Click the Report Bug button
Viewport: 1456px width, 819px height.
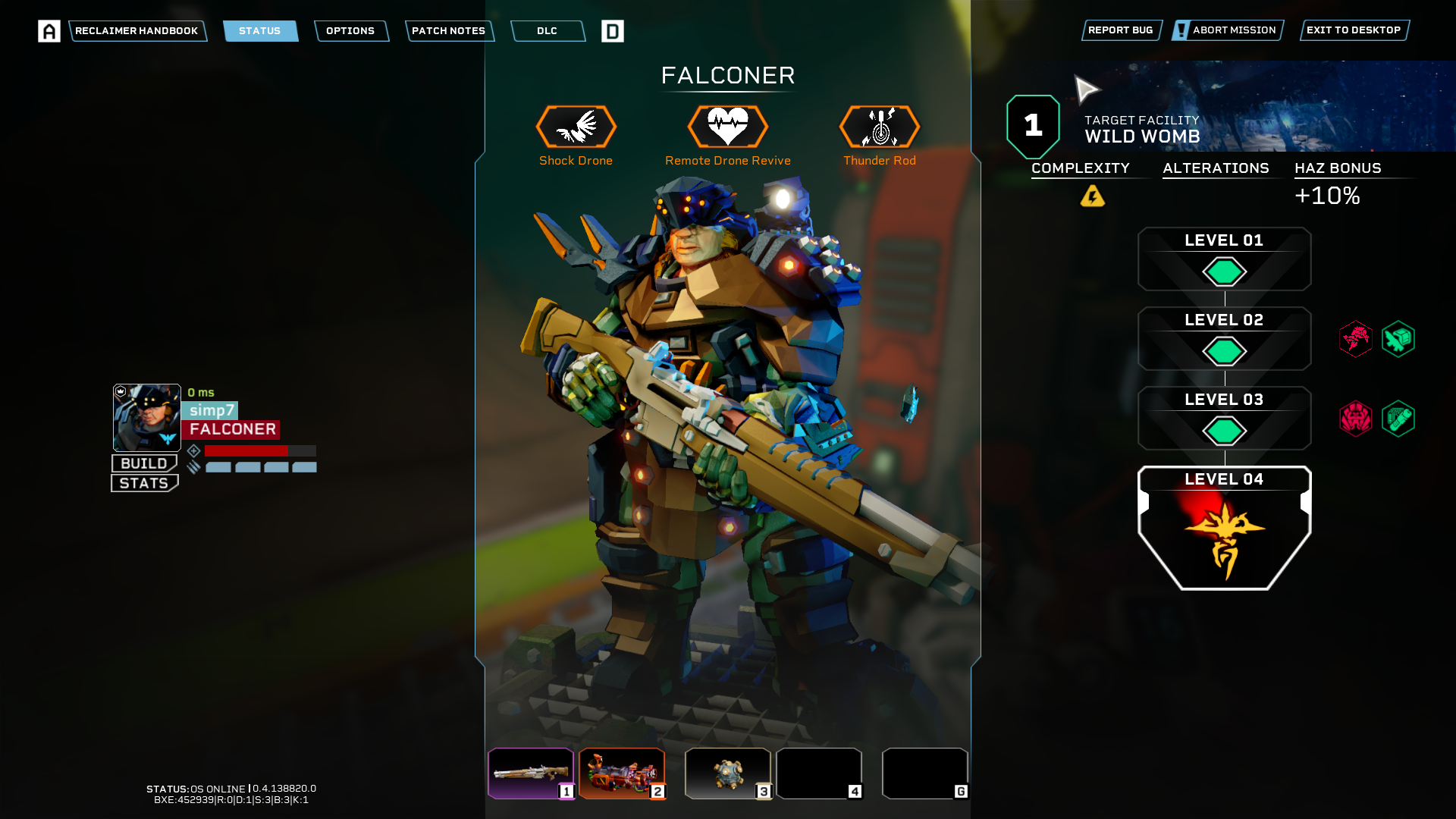1121,30
